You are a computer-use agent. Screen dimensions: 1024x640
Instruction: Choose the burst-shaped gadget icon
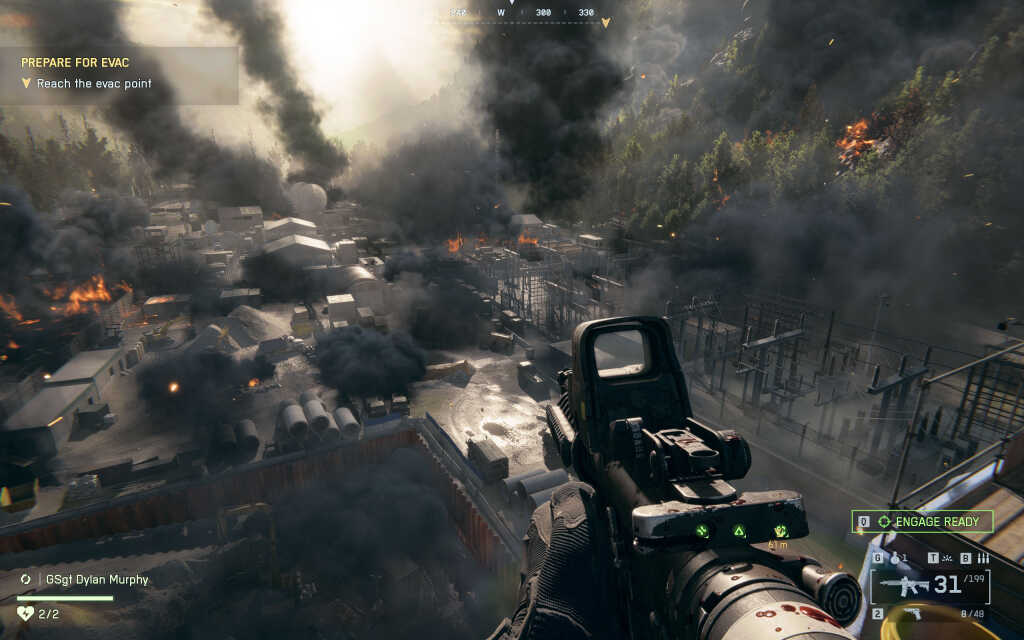pyautogui.click(x=948, y=558)
